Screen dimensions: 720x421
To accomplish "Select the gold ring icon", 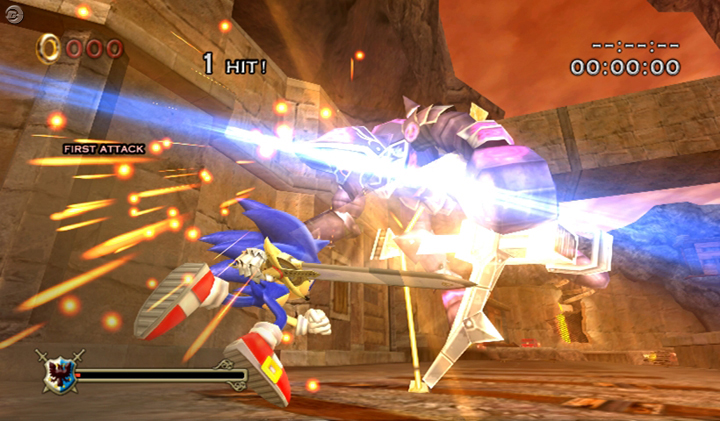I will 48,46.
